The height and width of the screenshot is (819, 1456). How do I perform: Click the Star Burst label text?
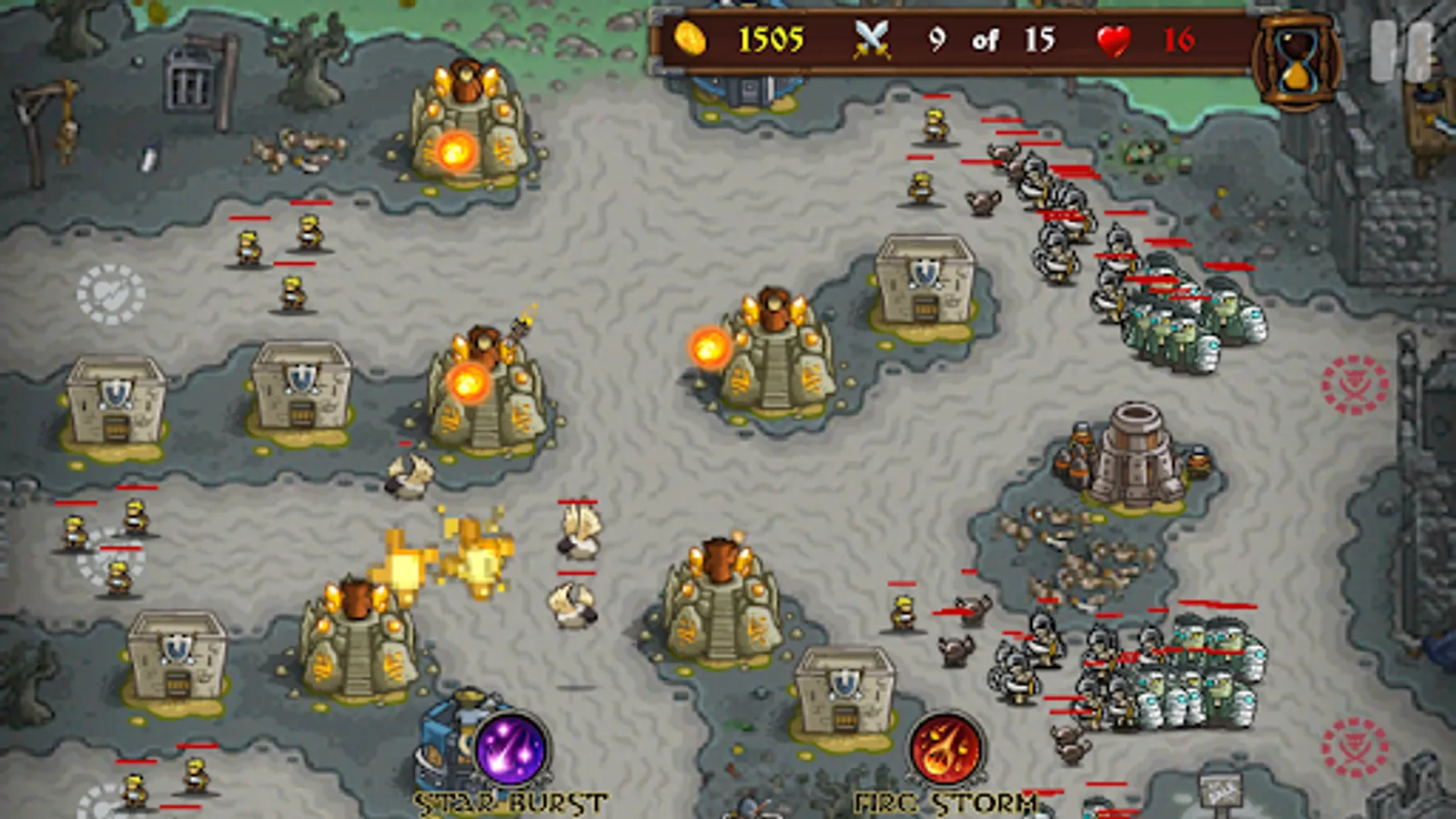(x=508, y=803)
